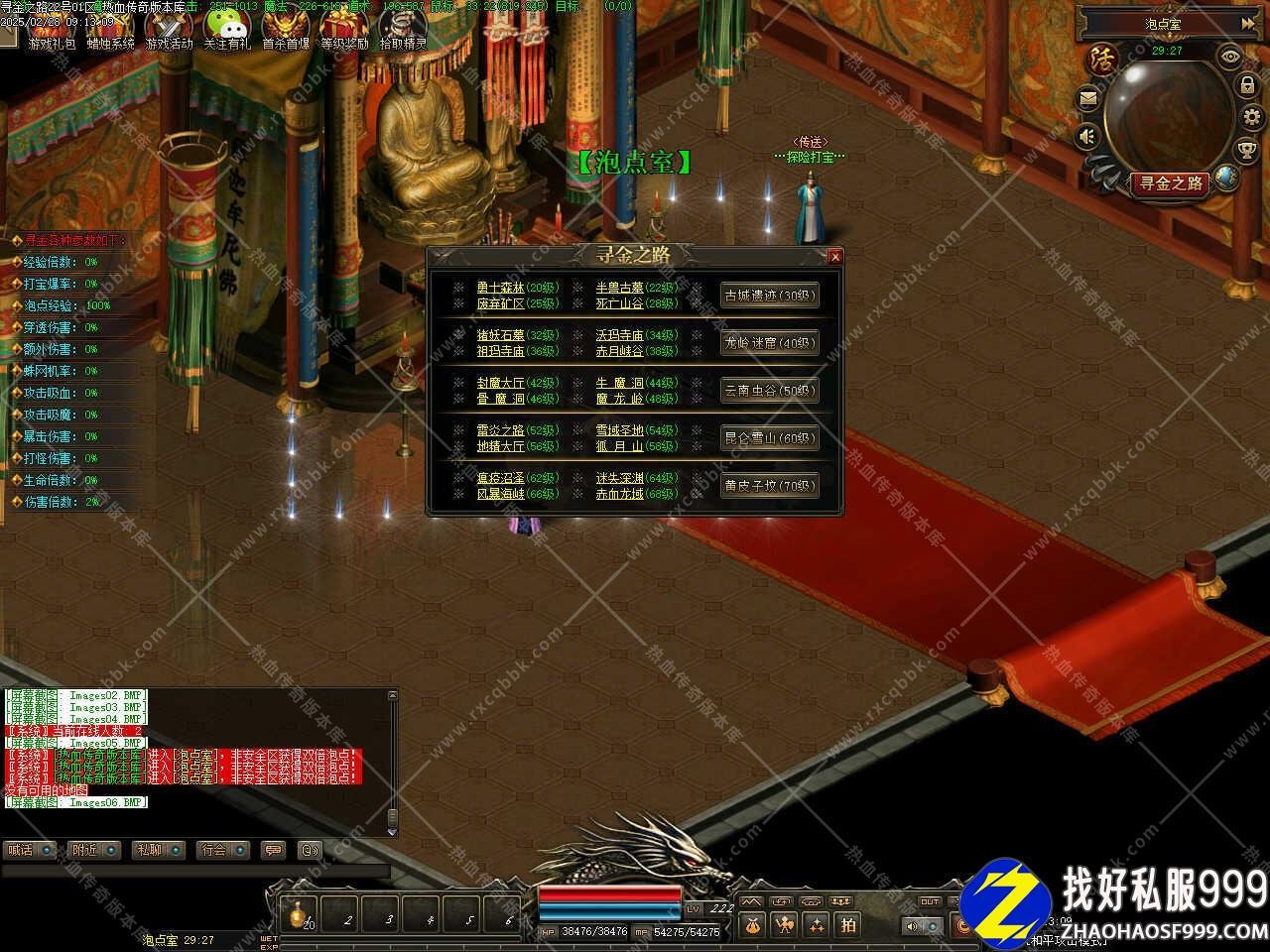Click the 勇士森林 (20级) link
The height and width of the screenshot is (952, 1270).
coord(500,288)
